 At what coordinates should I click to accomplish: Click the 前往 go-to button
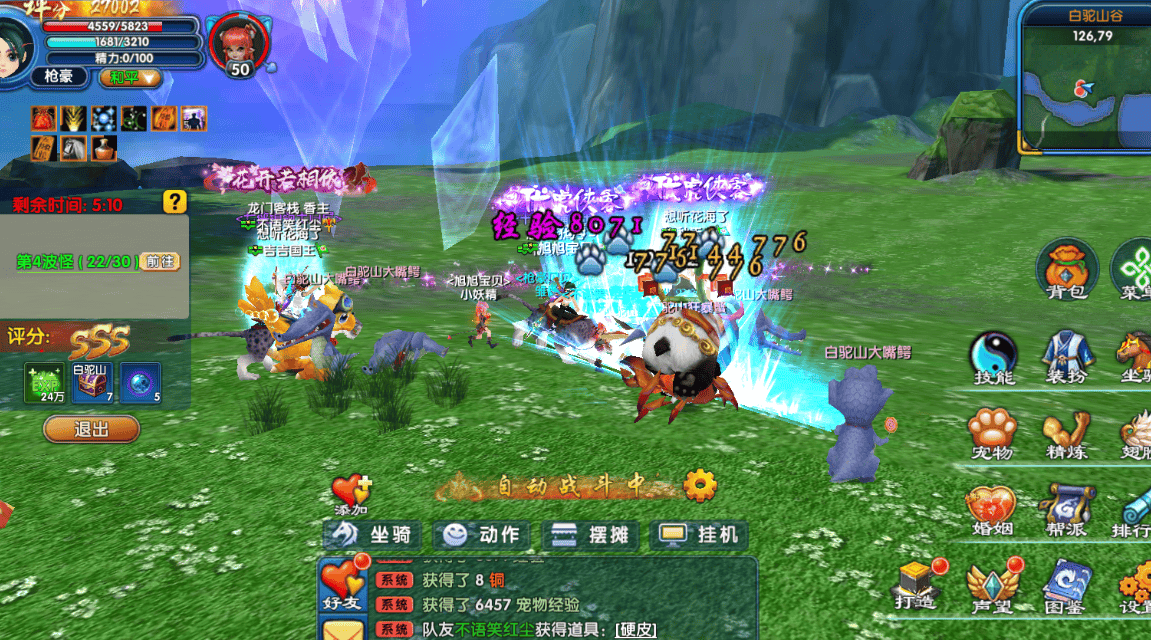point(160,261)
